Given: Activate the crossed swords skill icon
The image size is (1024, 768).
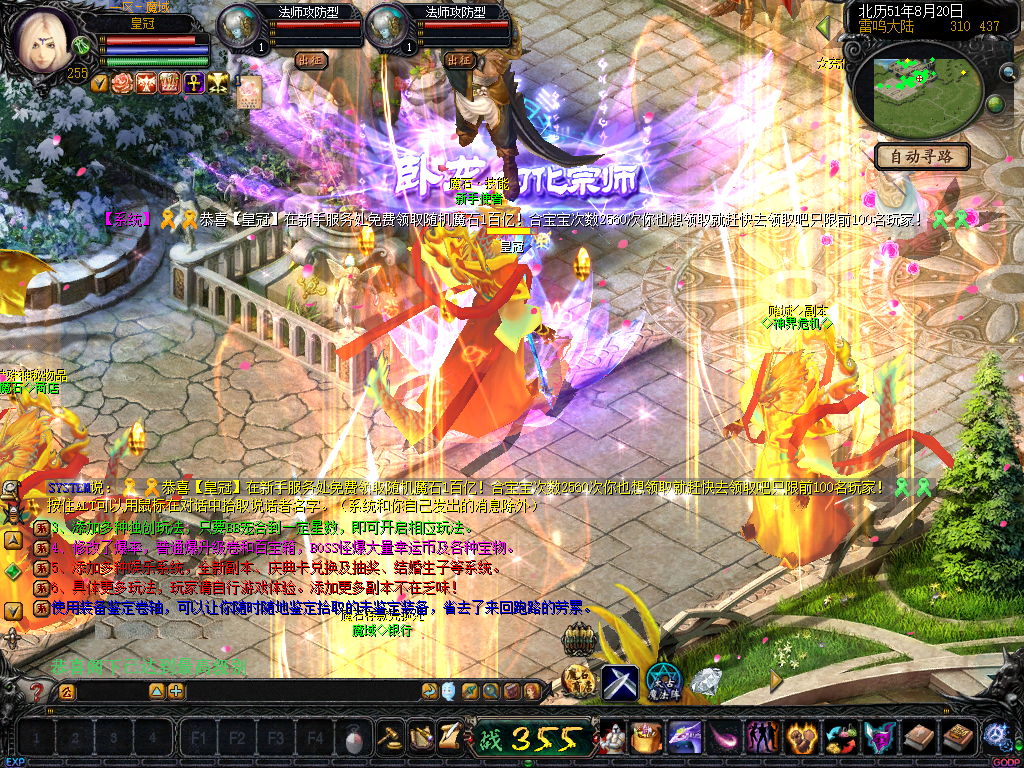Looking at the screenshot, I should click(x=619, y=682).
